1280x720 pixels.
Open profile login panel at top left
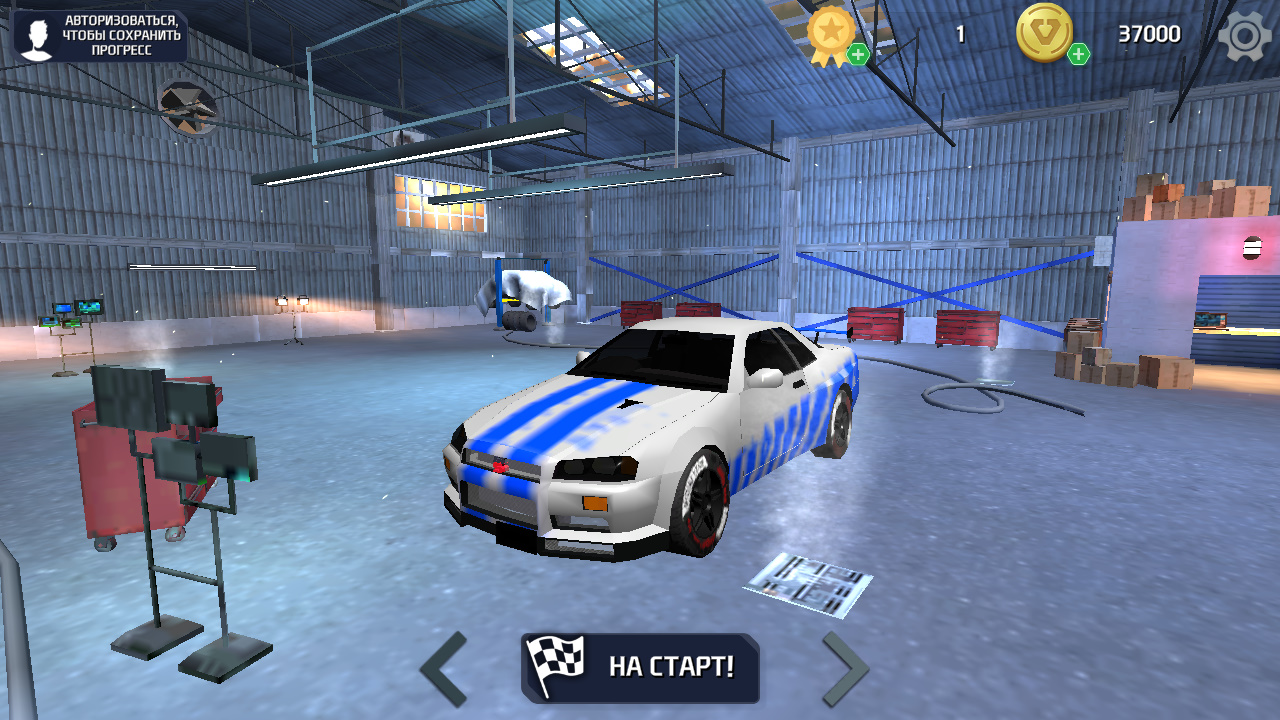click(100, 35)
